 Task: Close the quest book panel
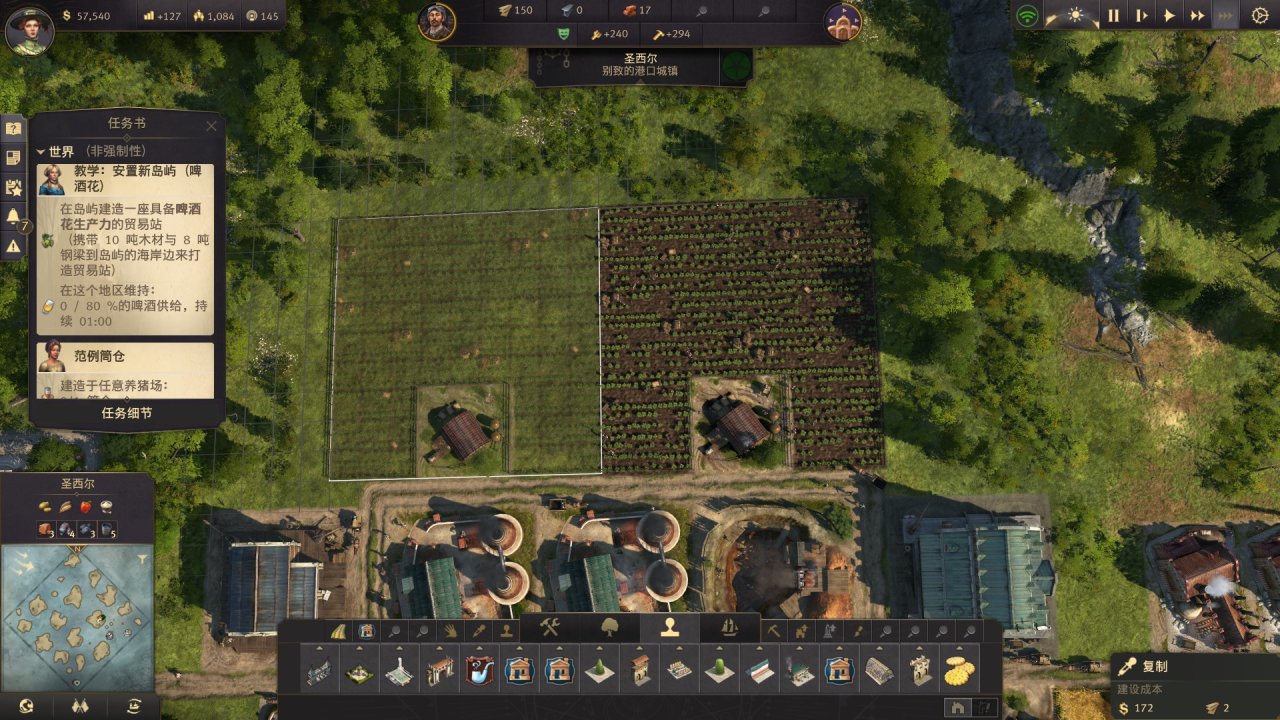[211, 126]
